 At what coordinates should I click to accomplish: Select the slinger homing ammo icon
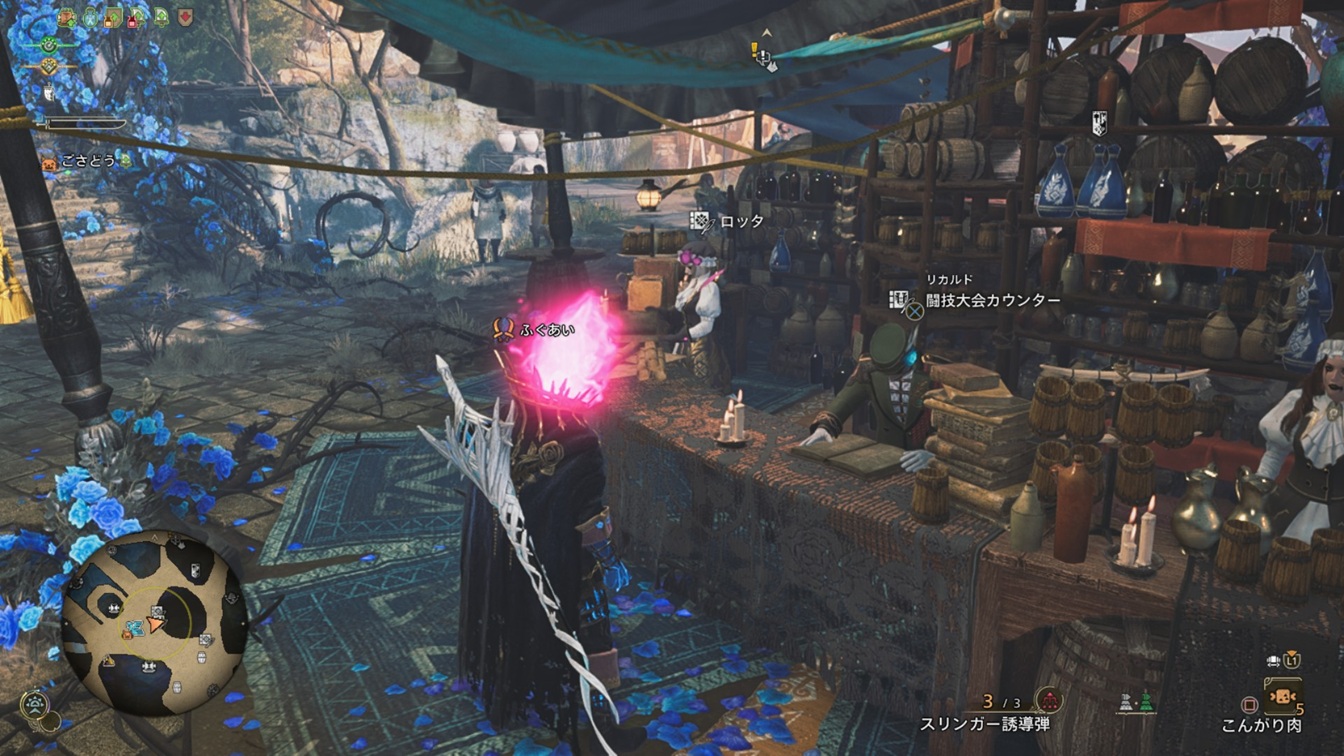point(1048,699)
